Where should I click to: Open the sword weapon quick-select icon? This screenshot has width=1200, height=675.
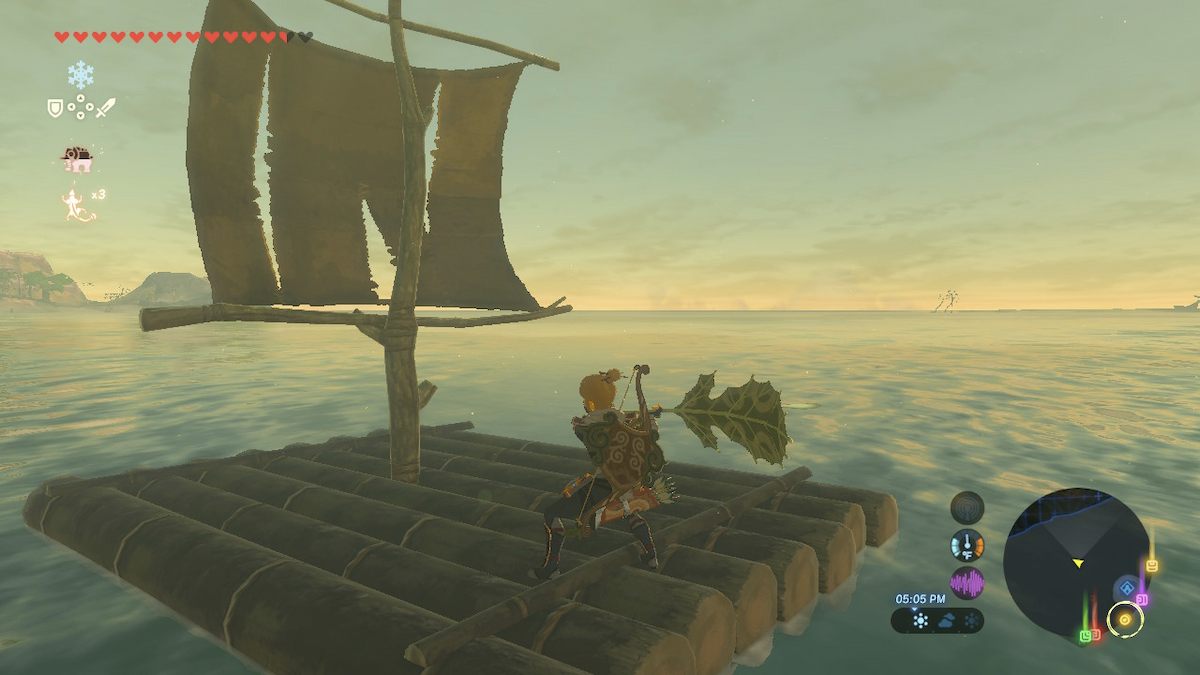coord(105,107)
